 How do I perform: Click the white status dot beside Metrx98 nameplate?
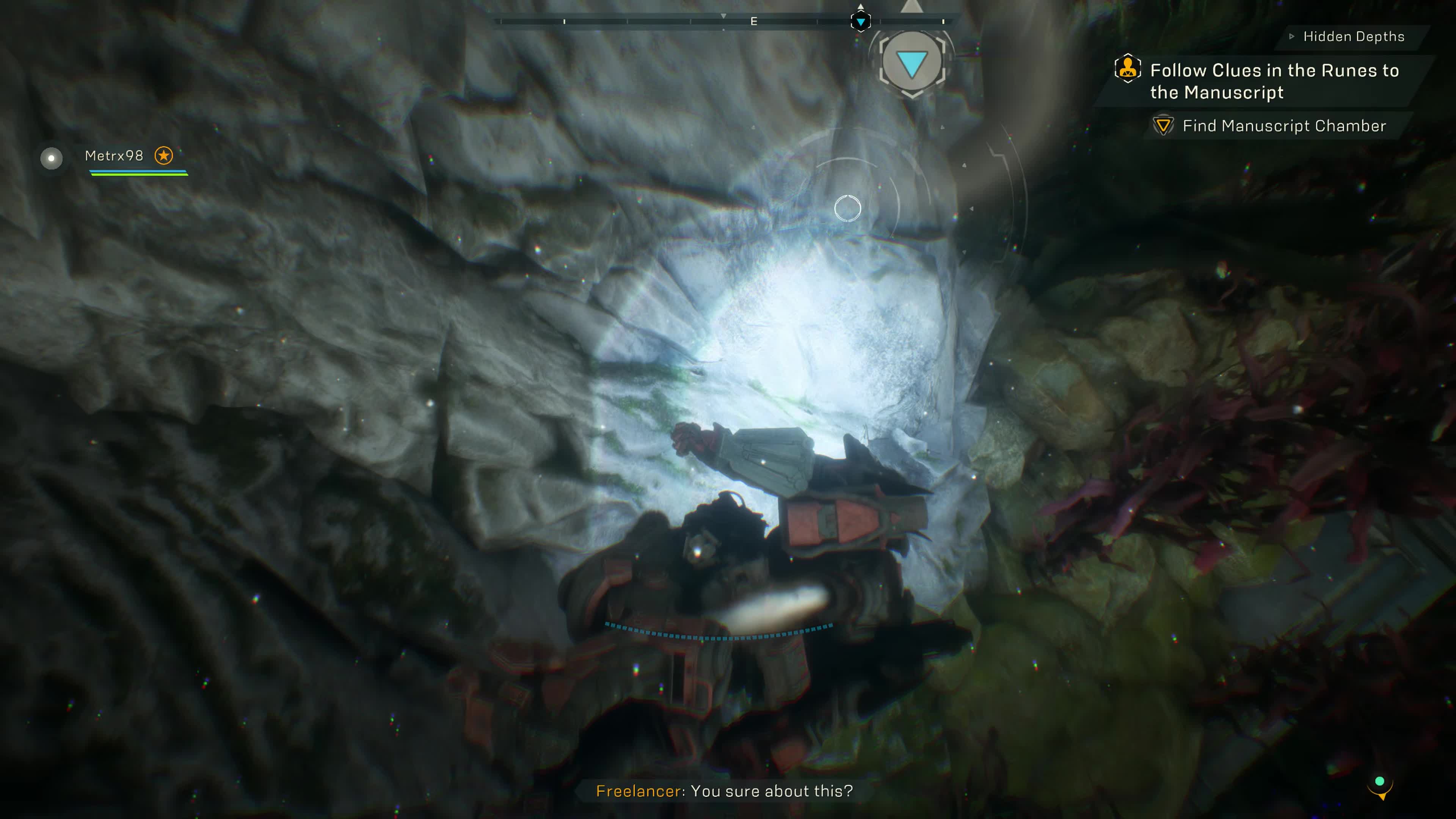52,158
